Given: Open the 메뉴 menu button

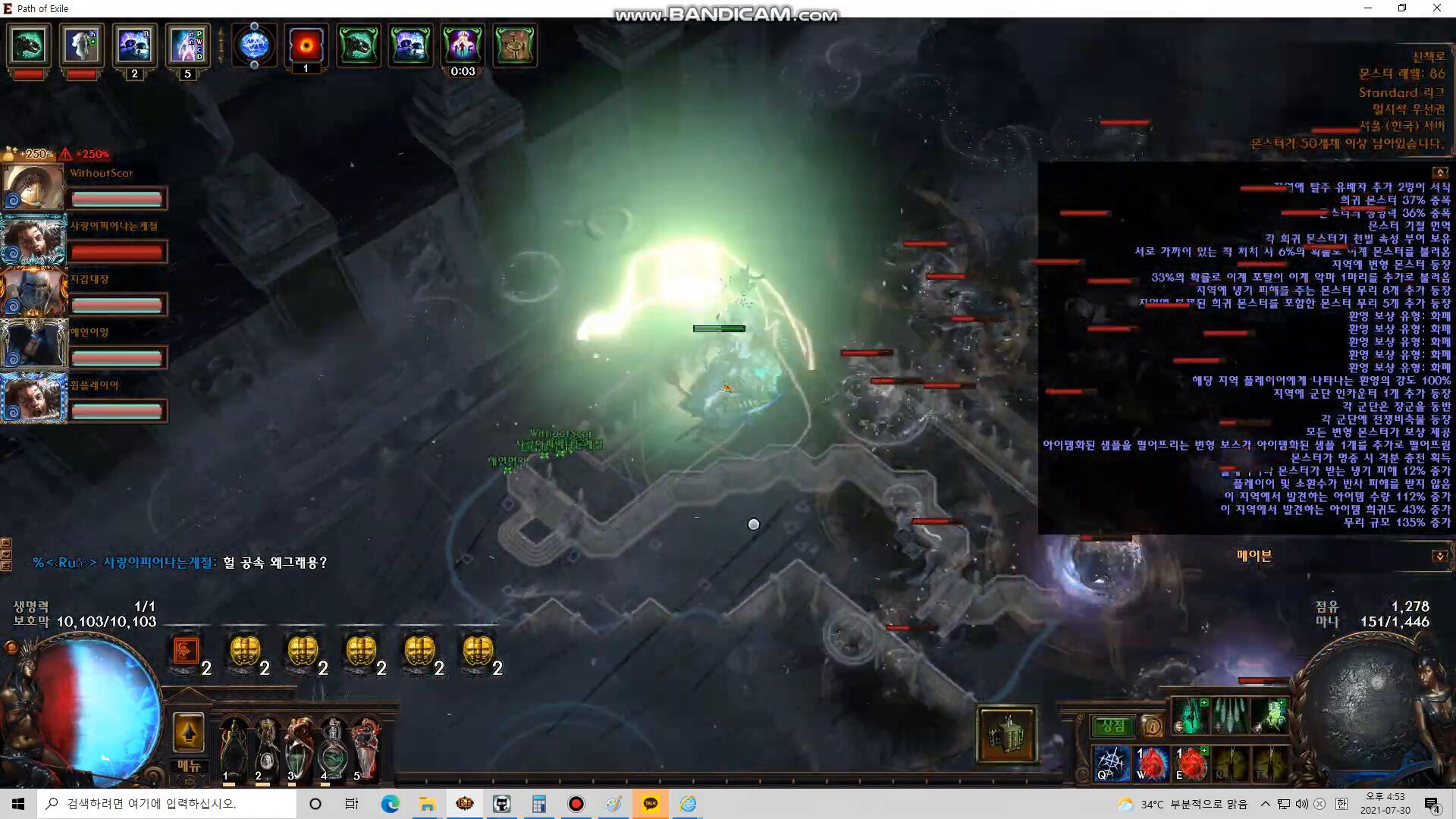Looking at the screenshot, I should [188, 766].
